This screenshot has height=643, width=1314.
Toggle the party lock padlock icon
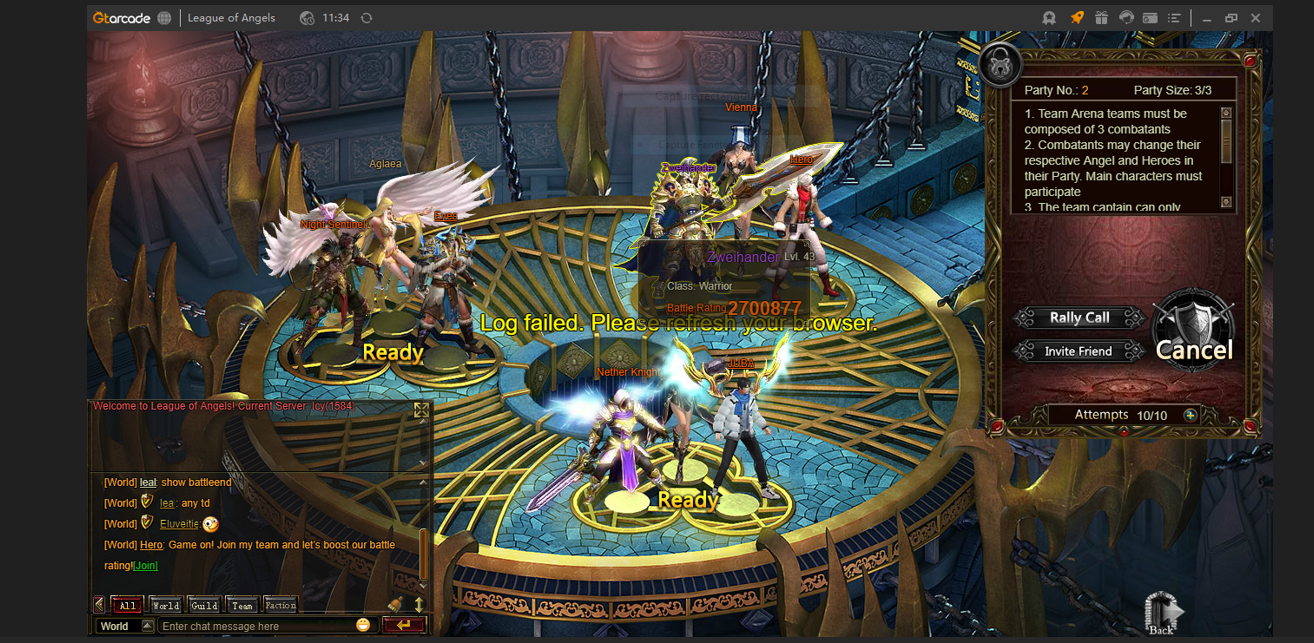999,65
